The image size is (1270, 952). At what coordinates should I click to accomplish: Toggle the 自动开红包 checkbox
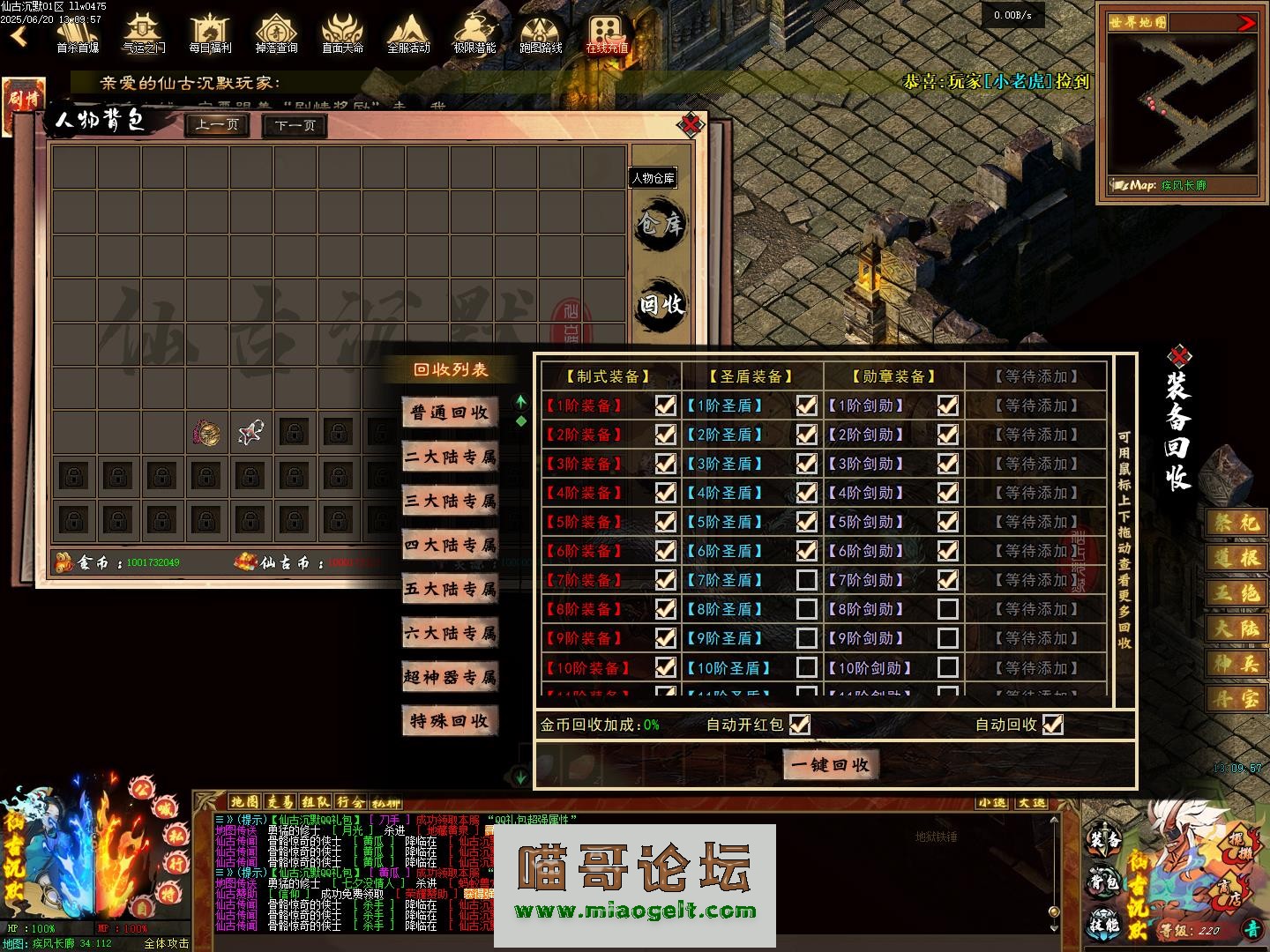pyautogui.click(x=799, y=725)
